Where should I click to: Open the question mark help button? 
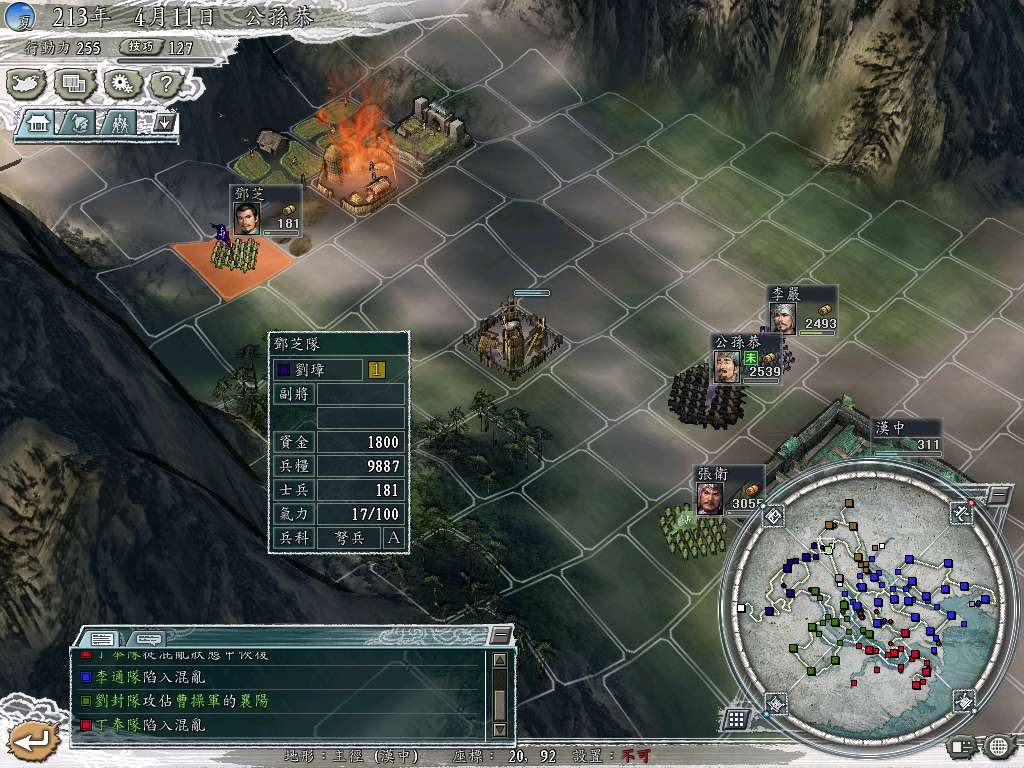click(x=164, y=84)
